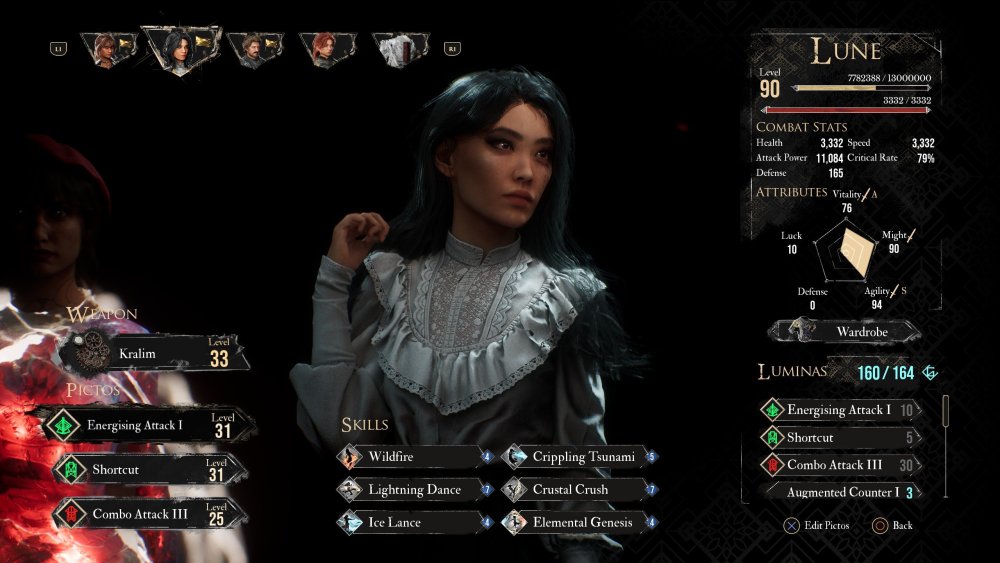This screenshot has width=1000, height=563.
Task: Choose the Elemental Genesis skill
Action: (x=575, y=522)
